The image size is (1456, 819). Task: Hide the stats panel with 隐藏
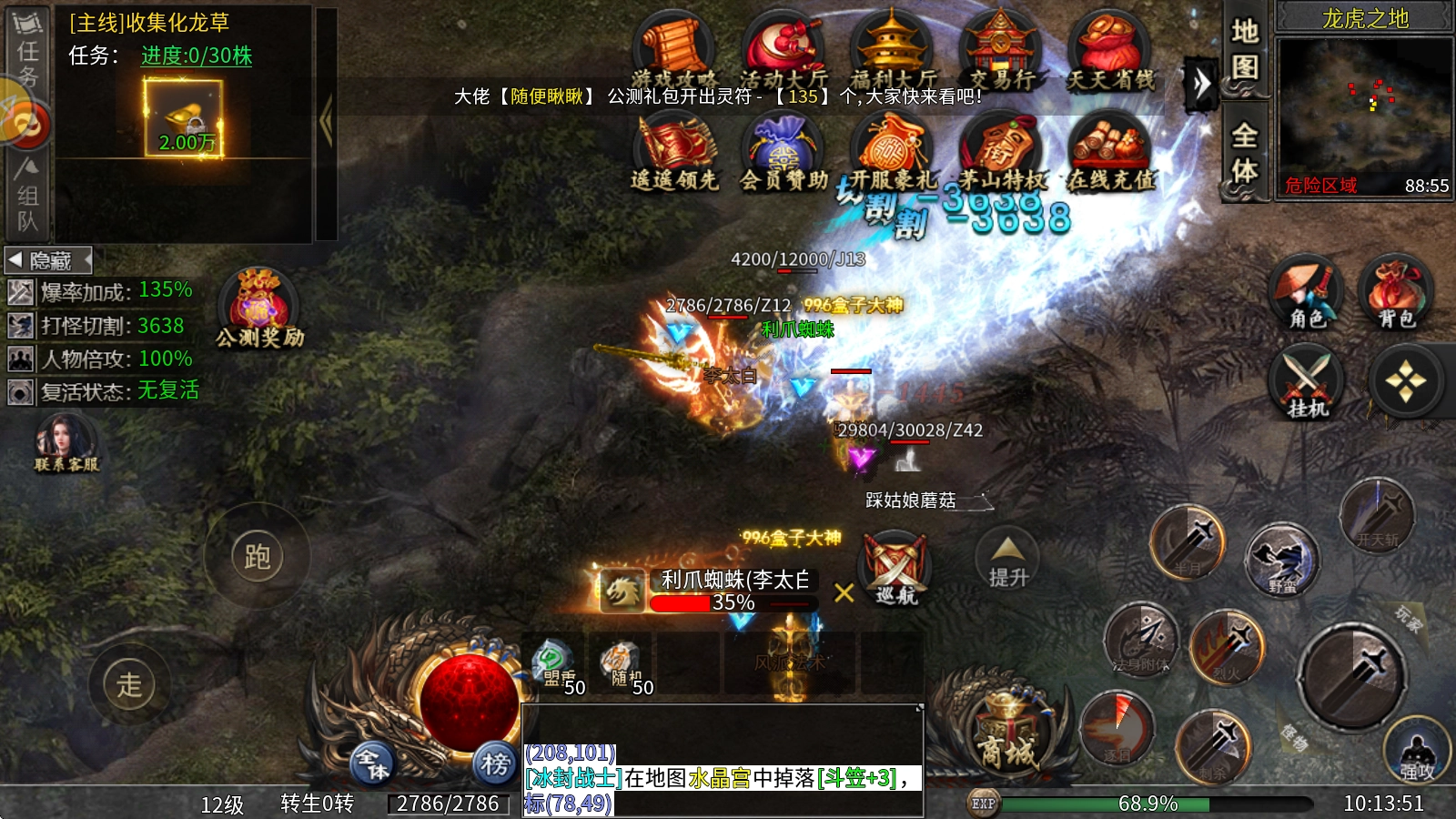click(49, 261)
